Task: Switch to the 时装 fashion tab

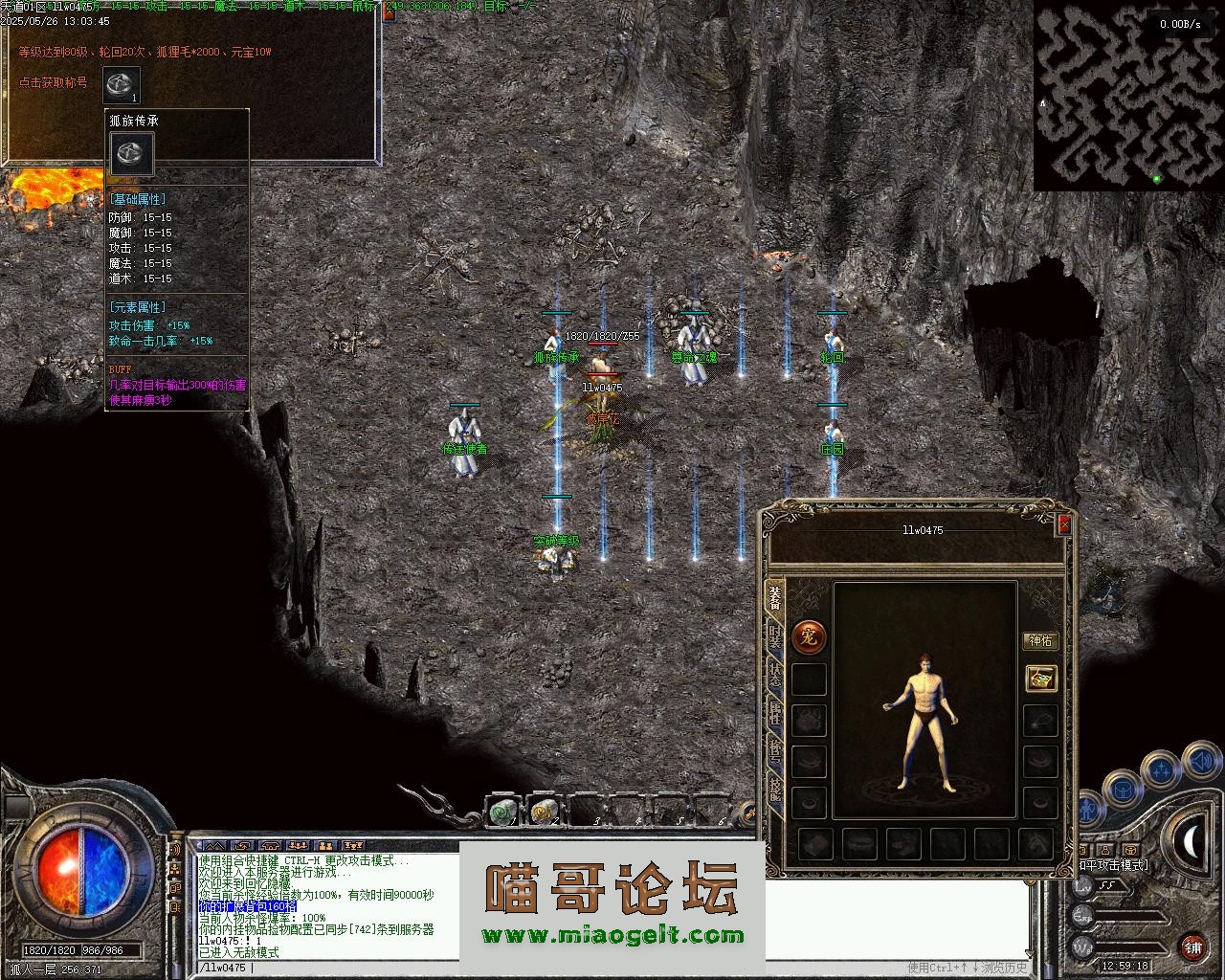Action: [774, 637]
